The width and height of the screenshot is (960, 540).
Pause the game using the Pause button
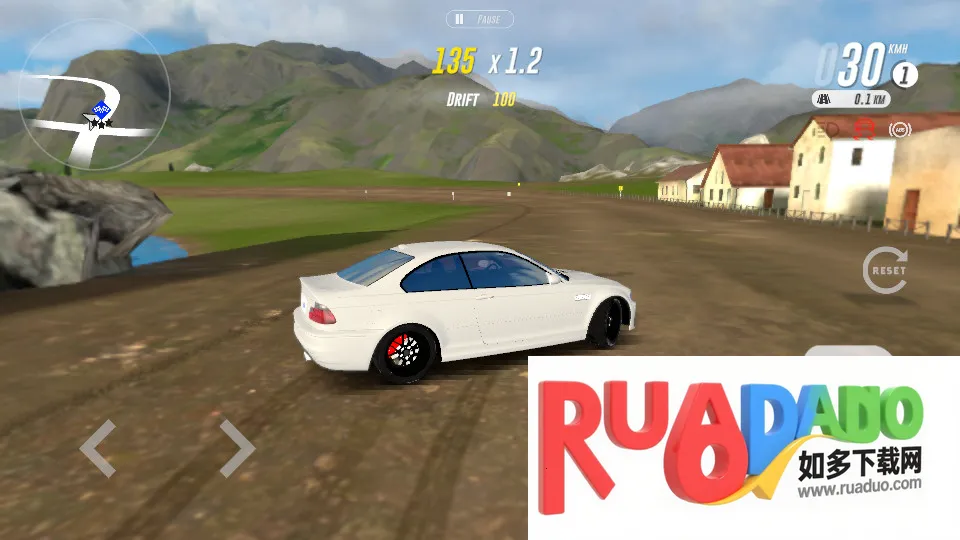(x=479, y=19)
